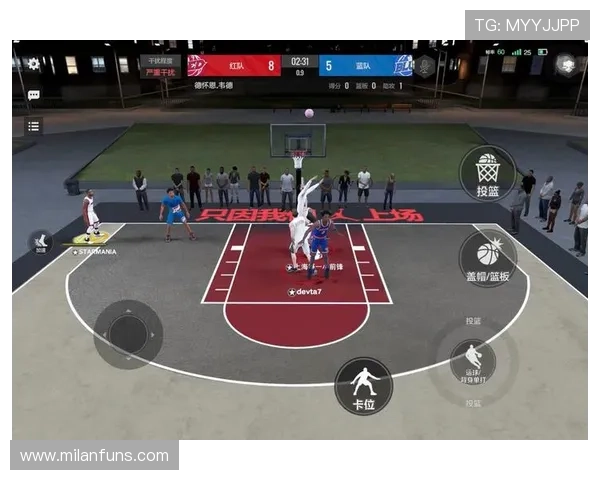Screen dimensions: 600x480
Task: Open the hexagon icon at top right
Action: tap(567, 65)
